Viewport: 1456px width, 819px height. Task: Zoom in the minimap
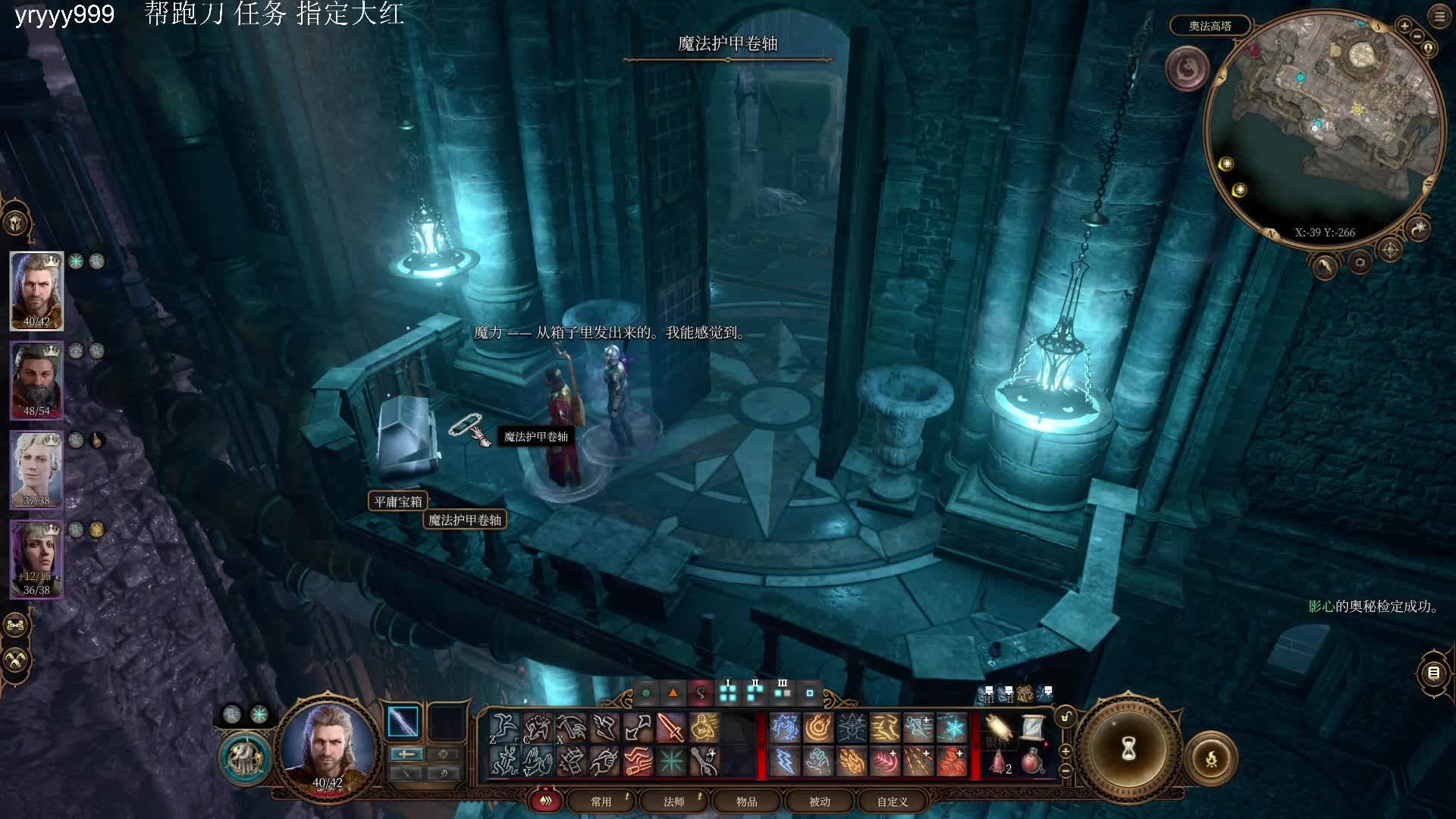tap(1404, 26)
